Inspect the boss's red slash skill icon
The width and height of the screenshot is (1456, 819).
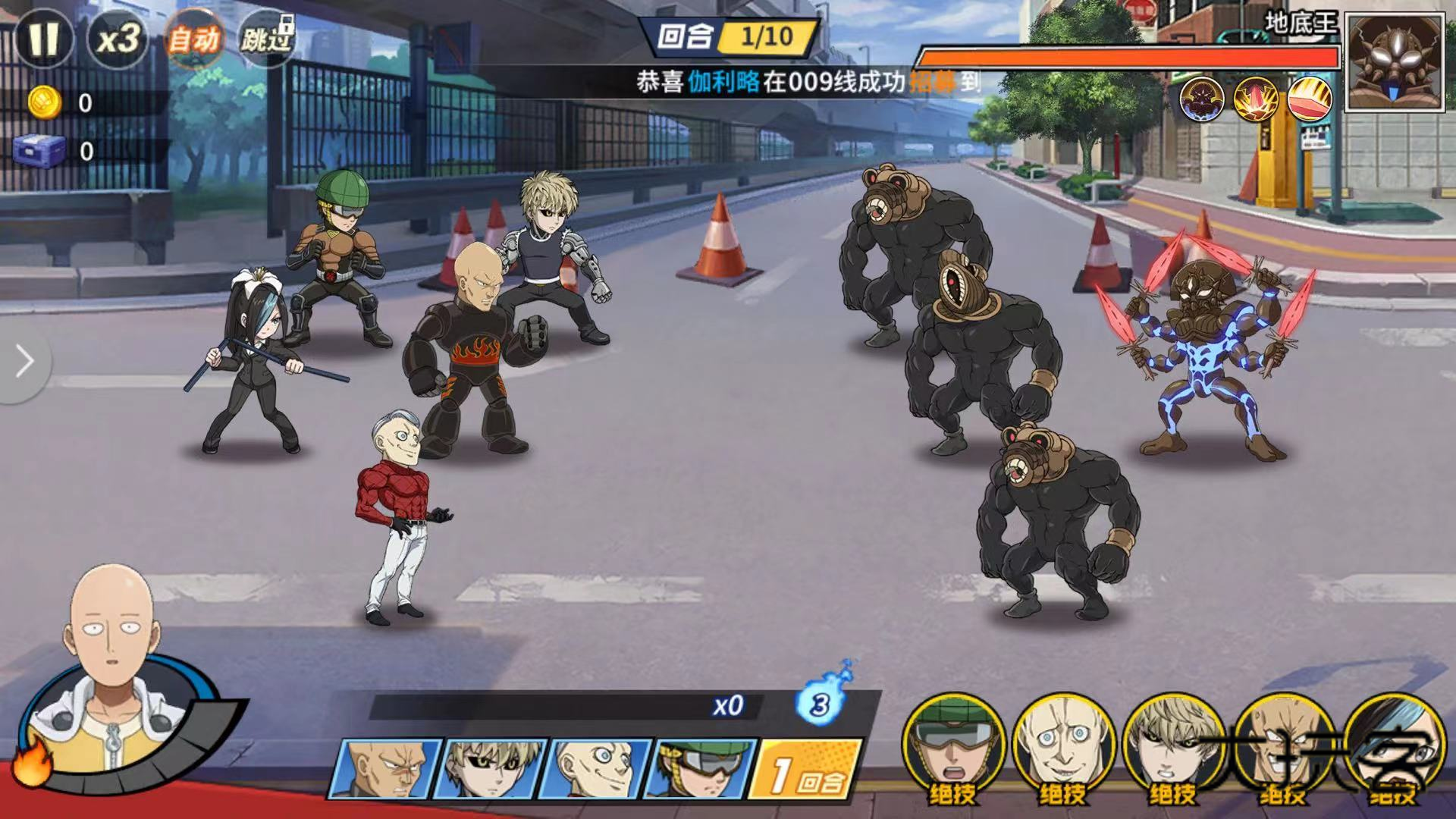(x=1310, y=99)
